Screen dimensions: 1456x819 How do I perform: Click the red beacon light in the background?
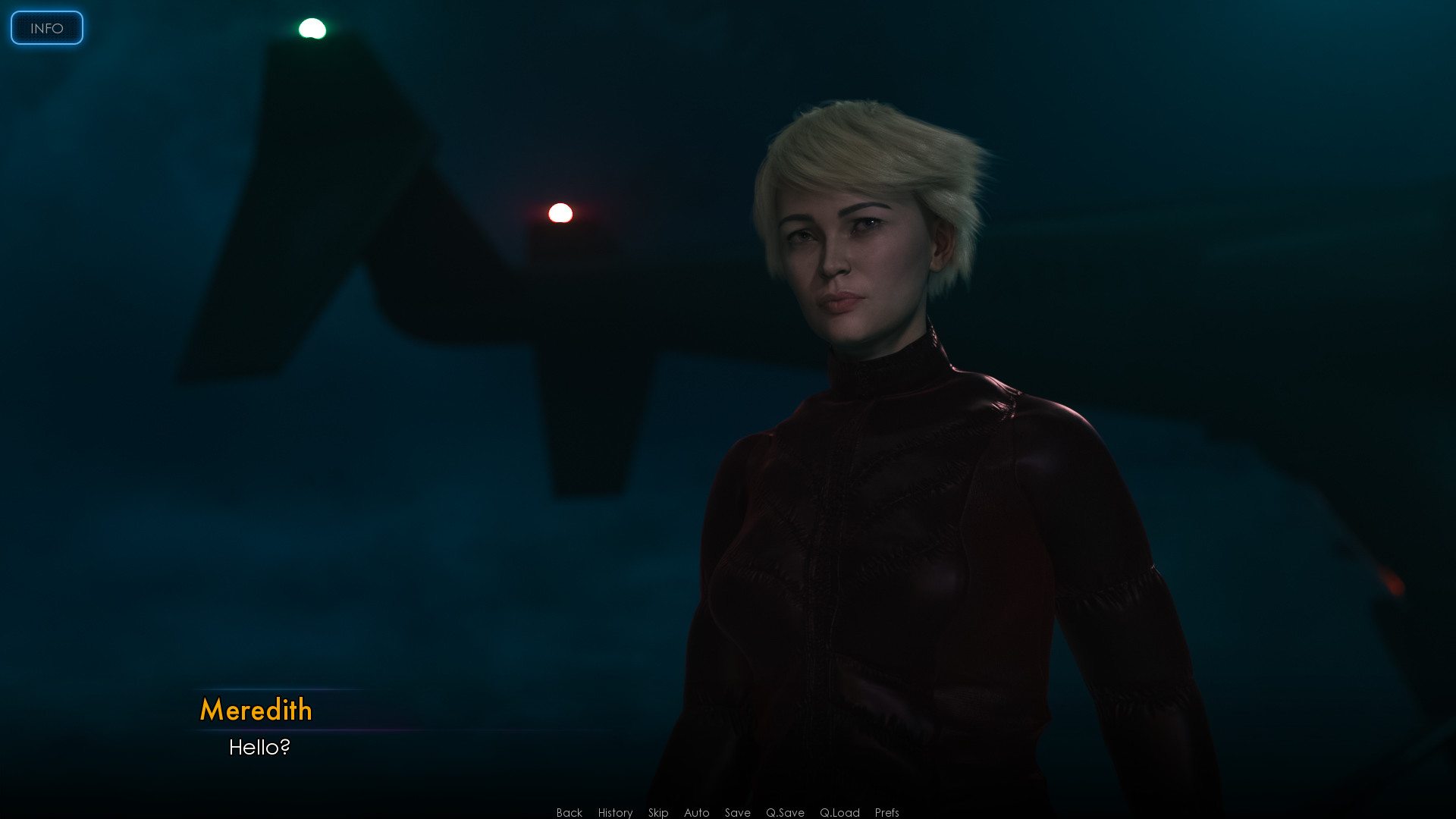pyautogui.click(x=559, y=213)
